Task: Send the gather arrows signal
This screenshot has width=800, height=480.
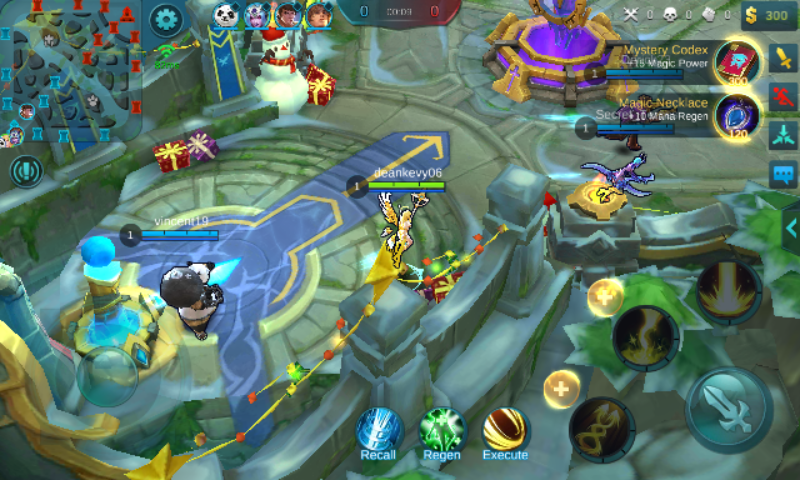Action: click(x=783, y=137)
